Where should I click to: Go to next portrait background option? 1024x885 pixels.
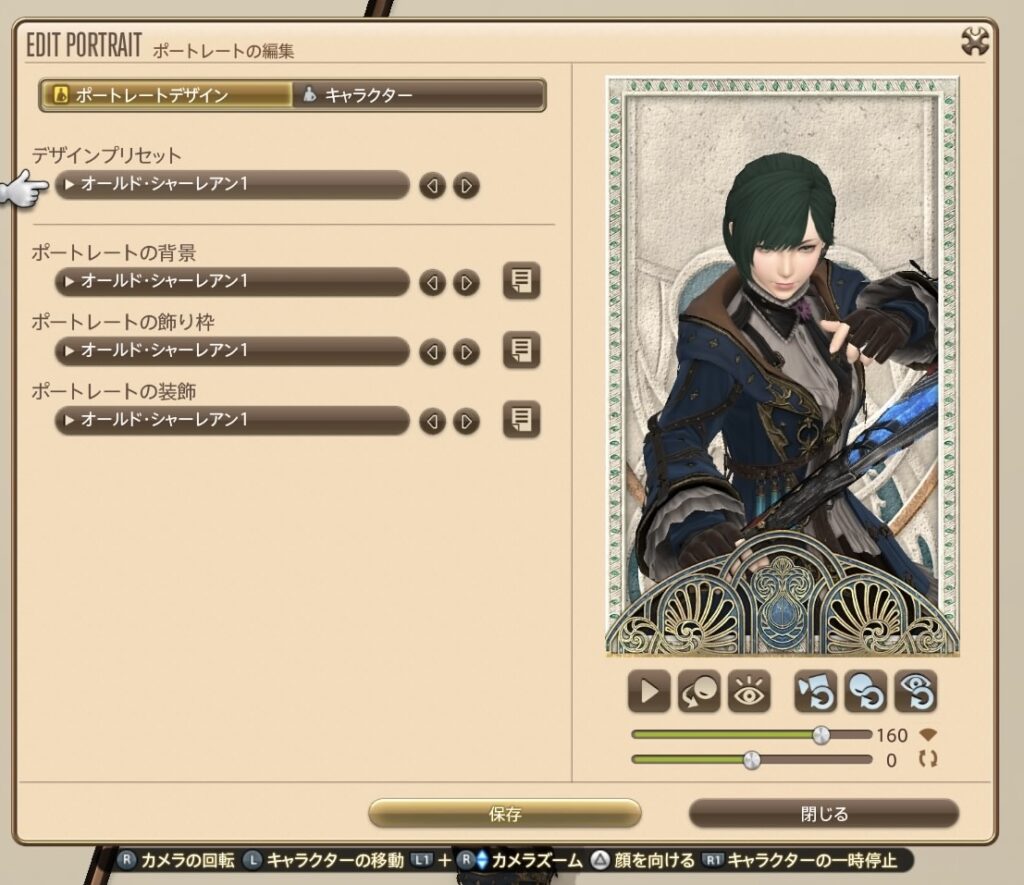(466, 283)
